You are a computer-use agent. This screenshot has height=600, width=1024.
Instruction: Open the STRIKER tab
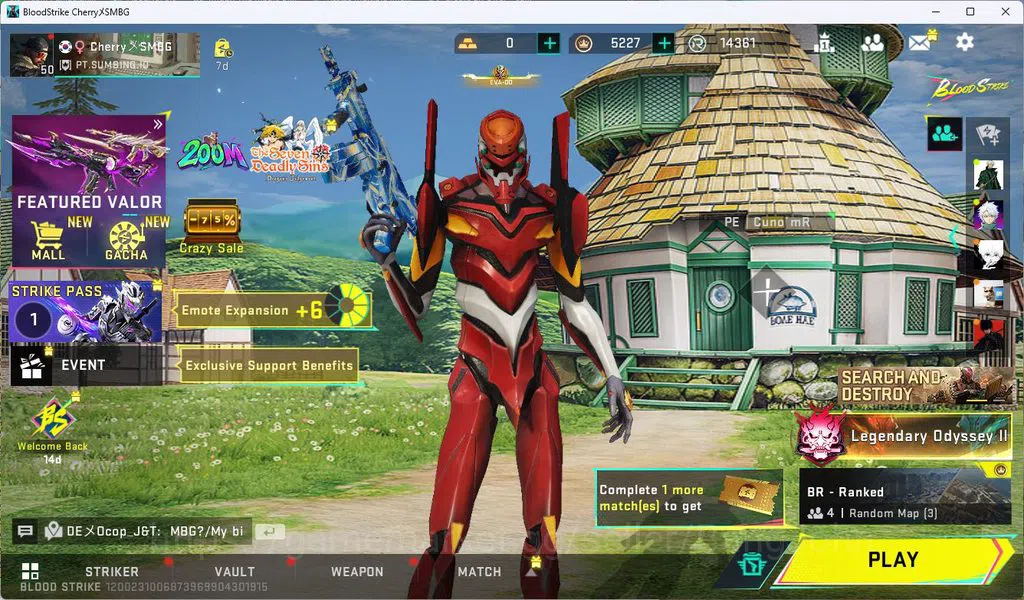(x=112, y=572)
